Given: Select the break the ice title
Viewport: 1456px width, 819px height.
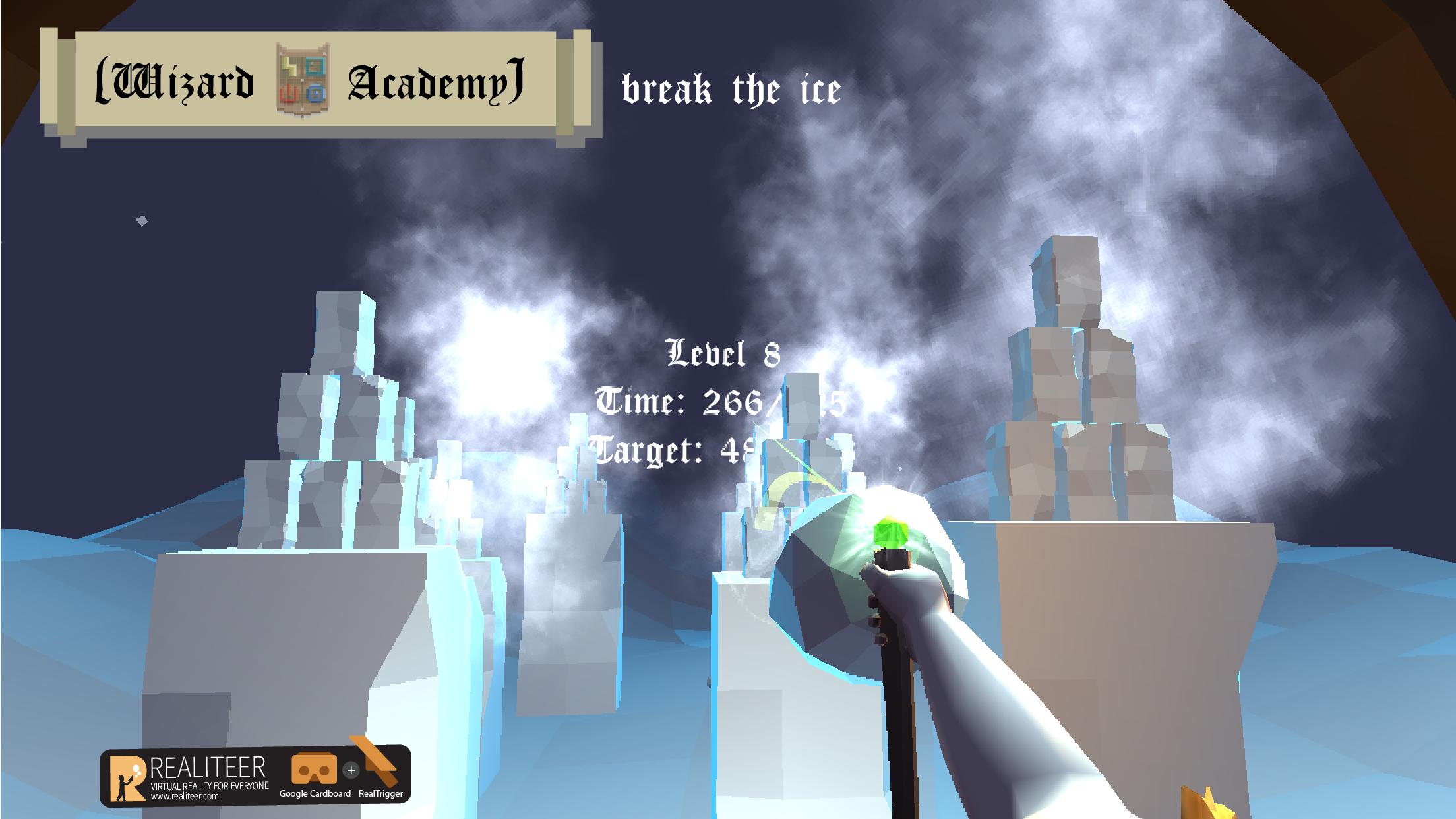Looking at the screenshot, I should pyautogui.click(x=729, y=88).
